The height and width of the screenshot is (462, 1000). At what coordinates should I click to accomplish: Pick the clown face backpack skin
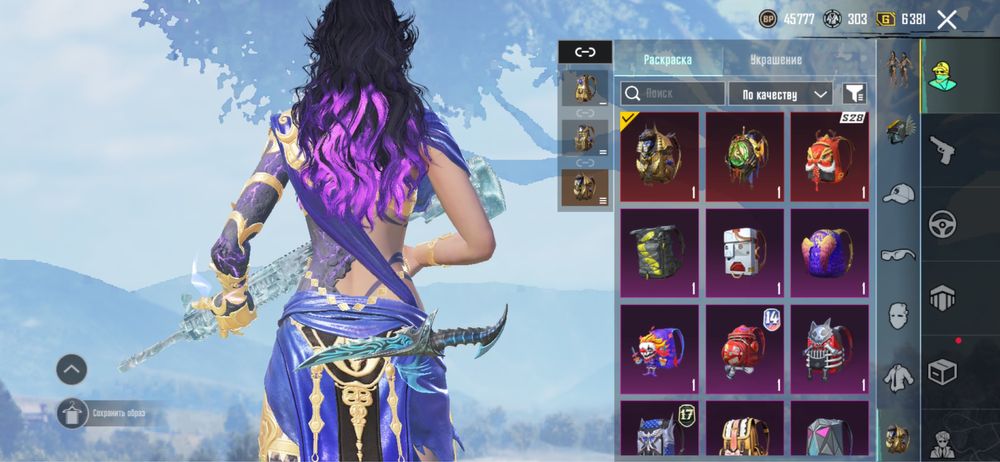659,348
